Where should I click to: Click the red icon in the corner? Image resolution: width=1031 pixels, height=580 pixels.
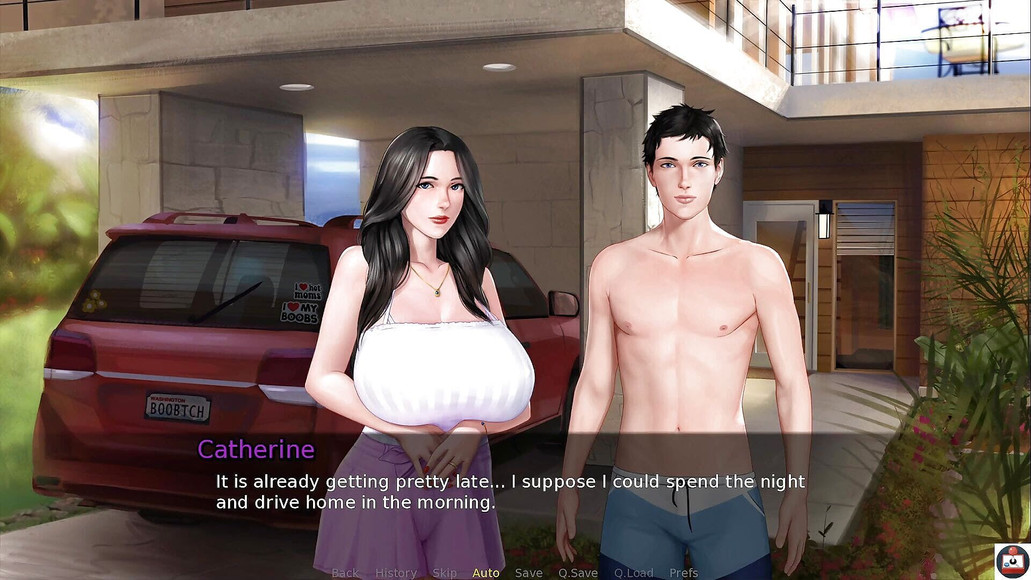(x=1011, y=561)
